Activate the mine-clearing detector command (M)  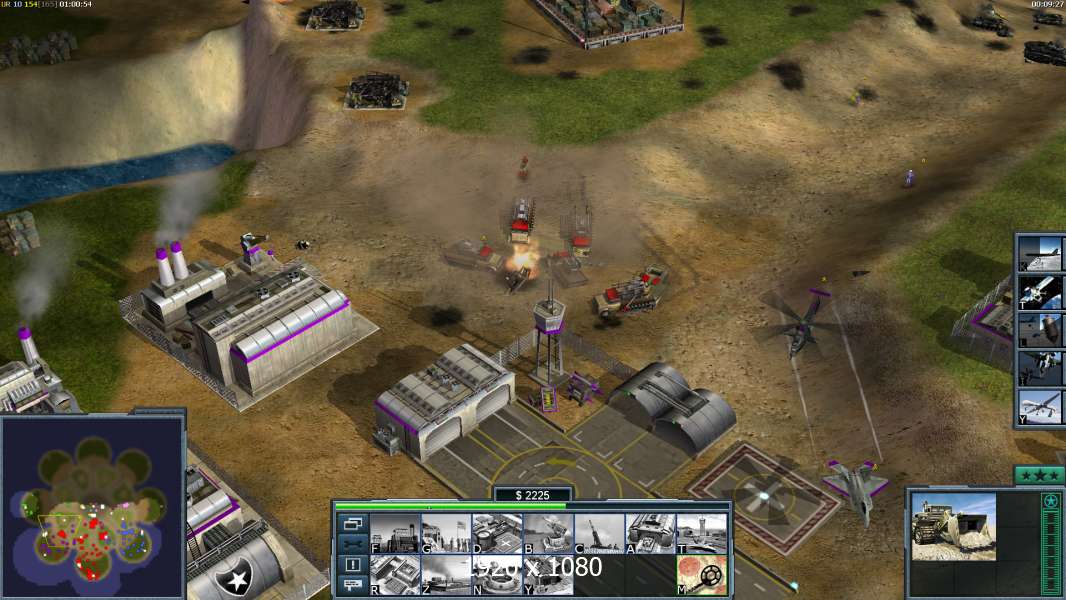click(701, 575)
